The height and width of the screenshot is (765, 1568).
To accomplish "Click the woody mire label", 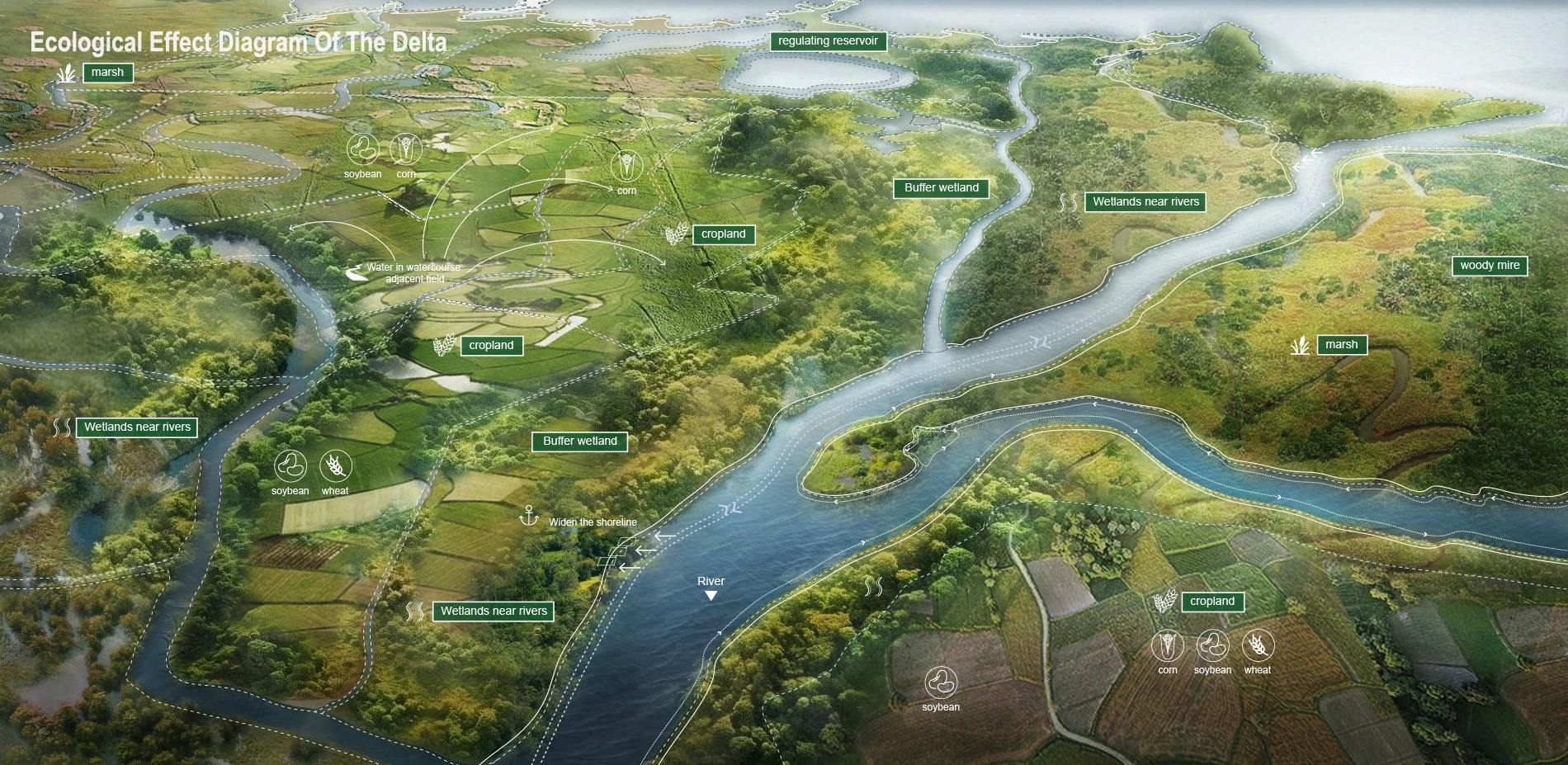I will tap(1490, 266).
